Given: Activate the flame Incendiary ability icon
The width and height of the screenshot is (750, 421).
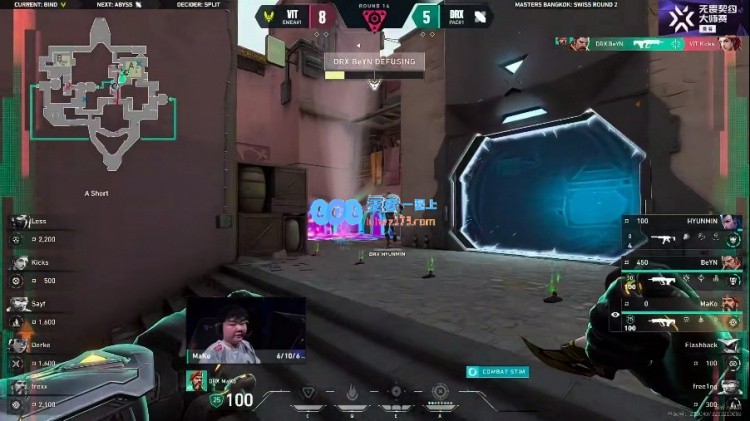Looking at the screenshot, I should point(352,392).
